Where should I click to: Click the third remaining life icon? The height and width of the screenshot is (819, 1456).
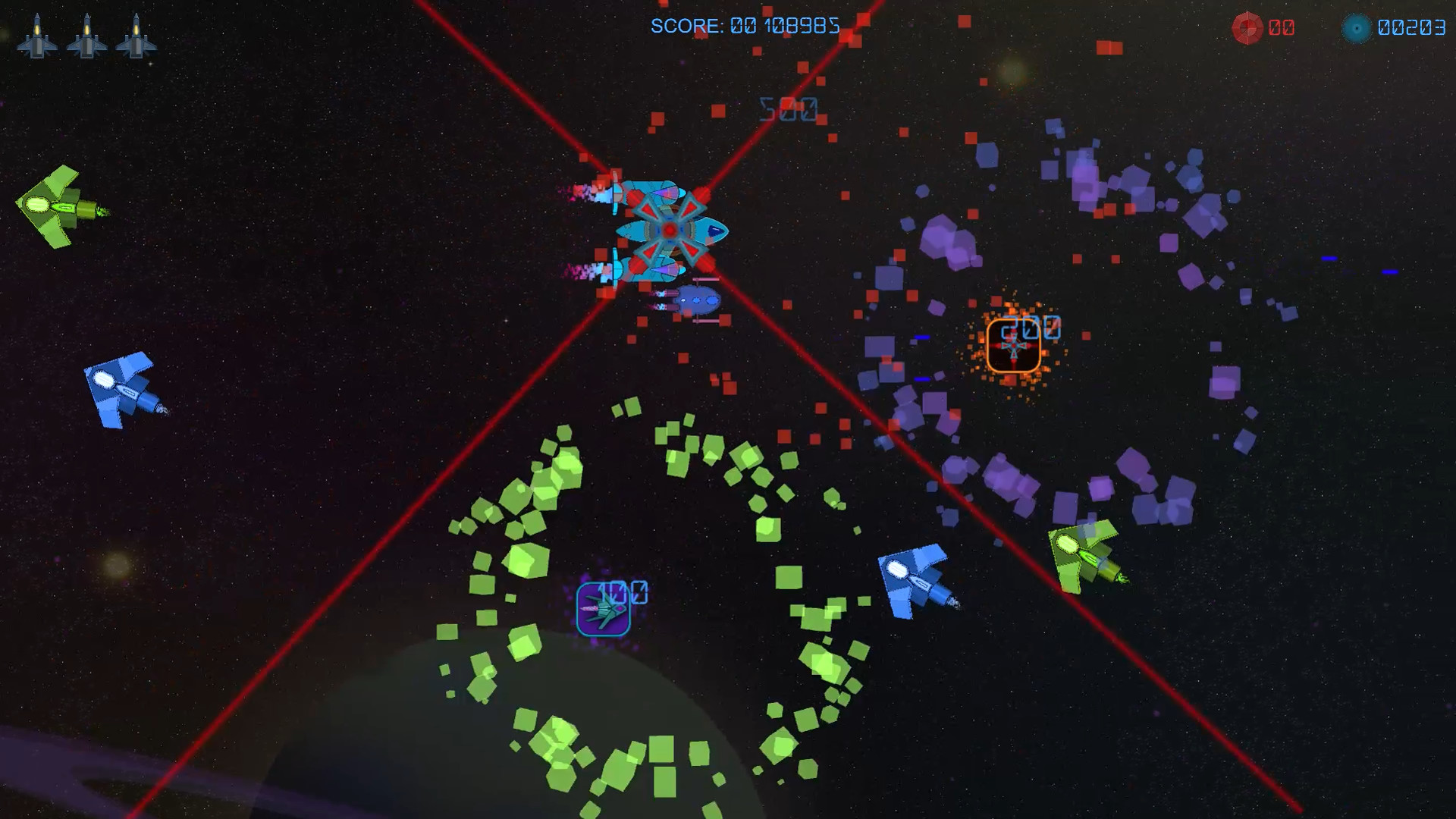tap(138, 39)
